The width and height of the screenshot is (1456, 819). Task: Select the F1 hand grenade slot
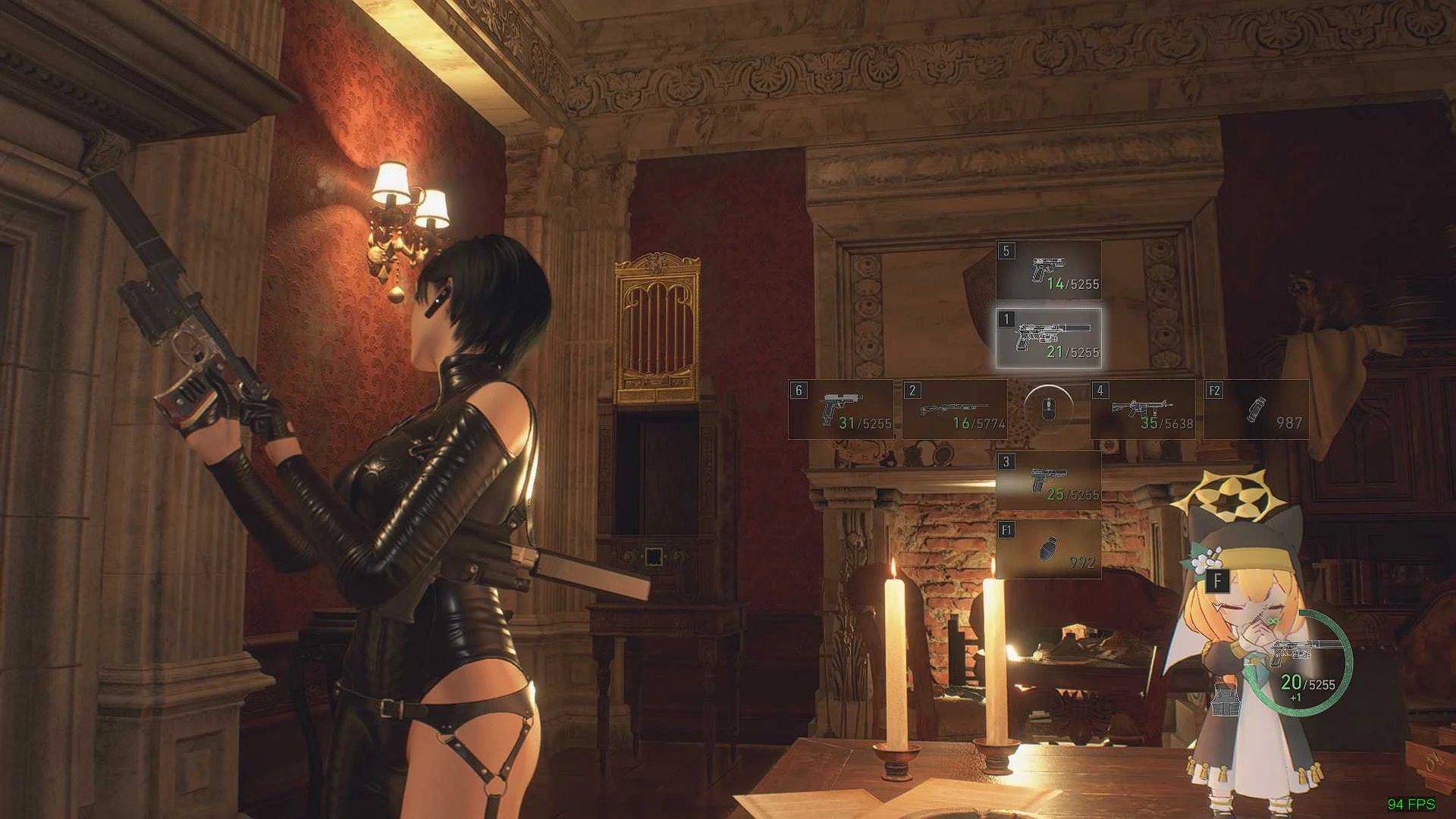[1048, 550]
